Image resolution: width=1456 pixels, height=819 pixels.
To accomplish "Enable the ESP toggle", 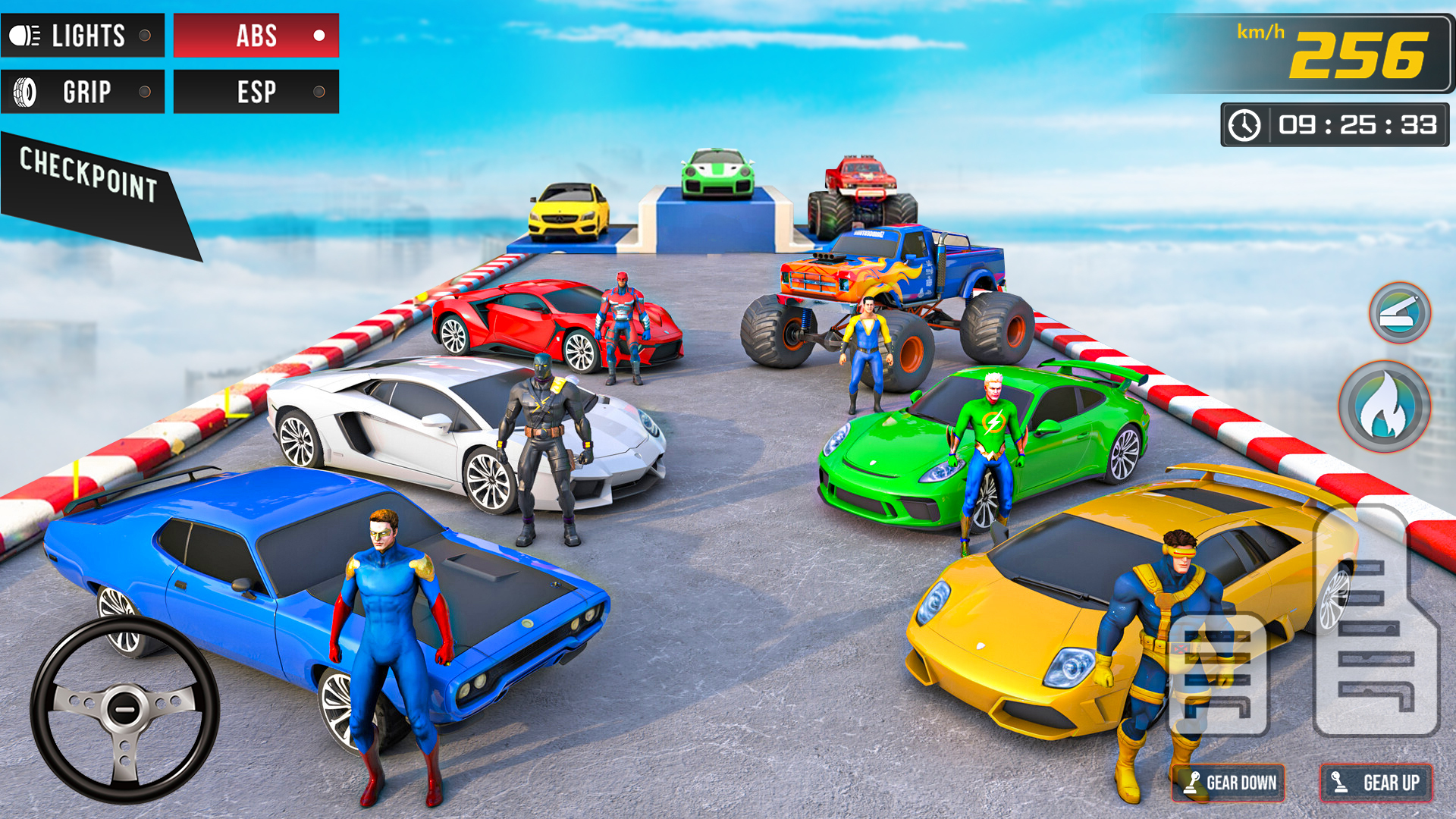I will (x=256, y=91).
